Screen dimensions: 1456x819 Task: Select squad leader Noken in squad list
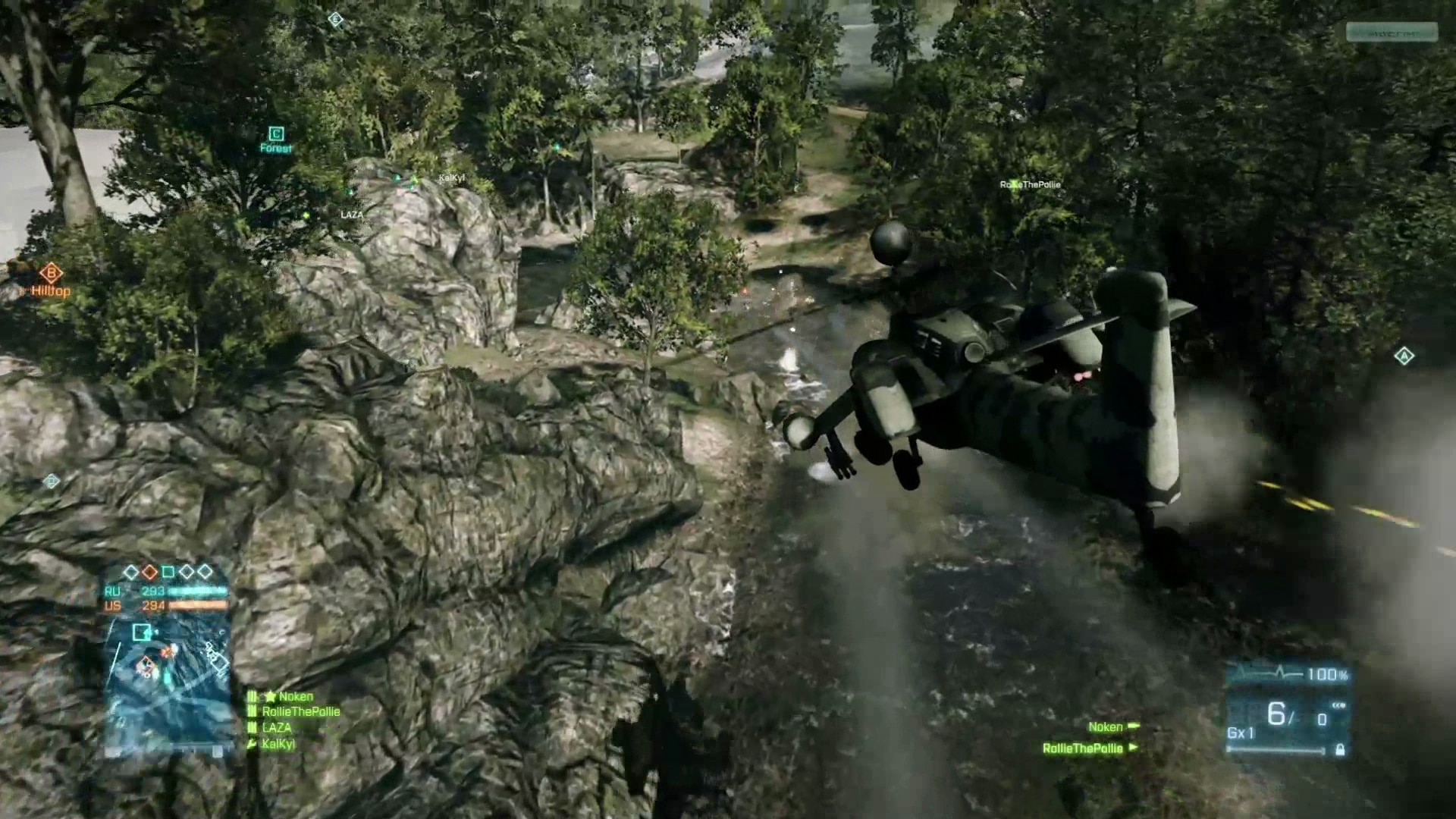point(295,696)
